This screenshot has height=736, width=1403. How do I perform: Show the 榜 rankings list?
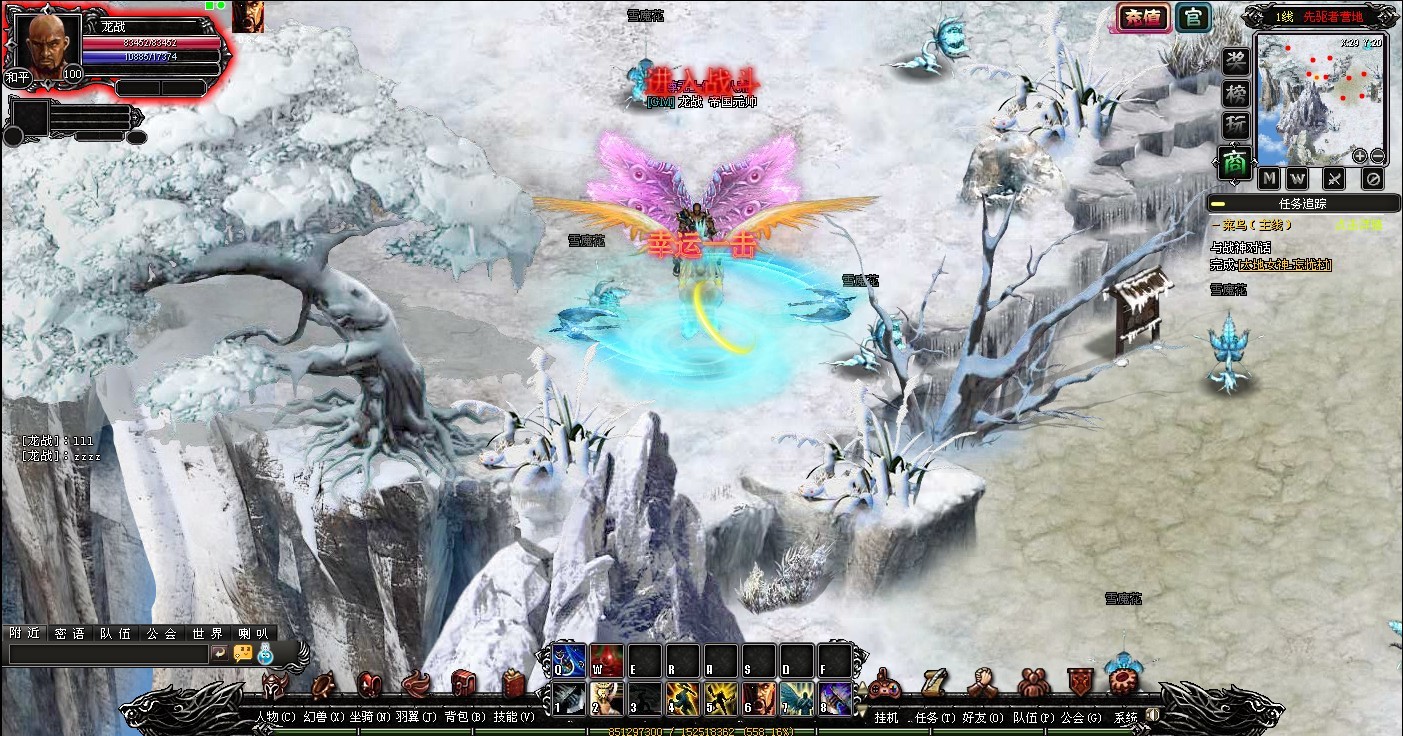click(1236, 94)
